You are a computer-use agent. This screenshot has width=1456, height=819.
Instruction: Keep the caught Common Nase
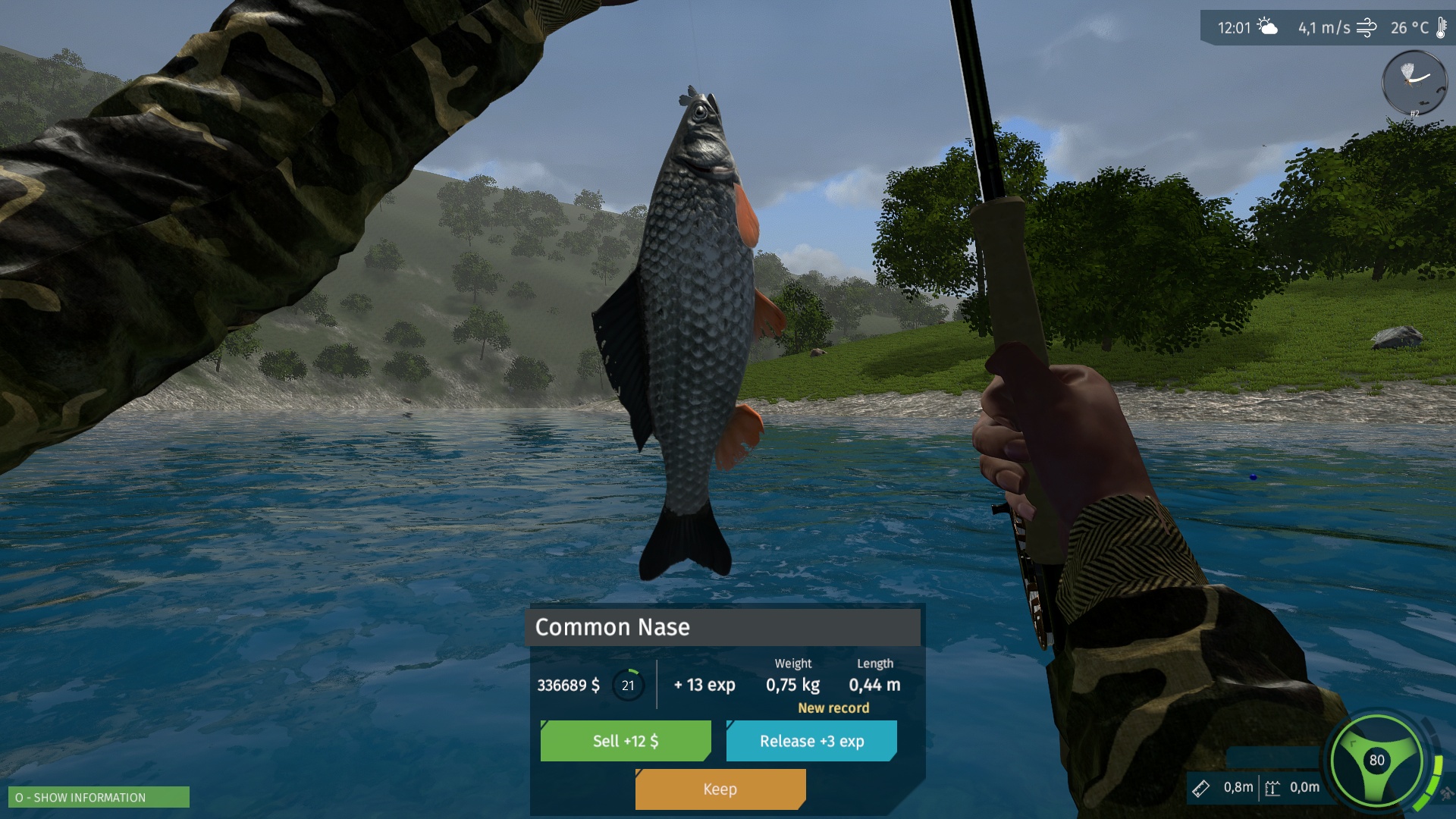point(719,789)
